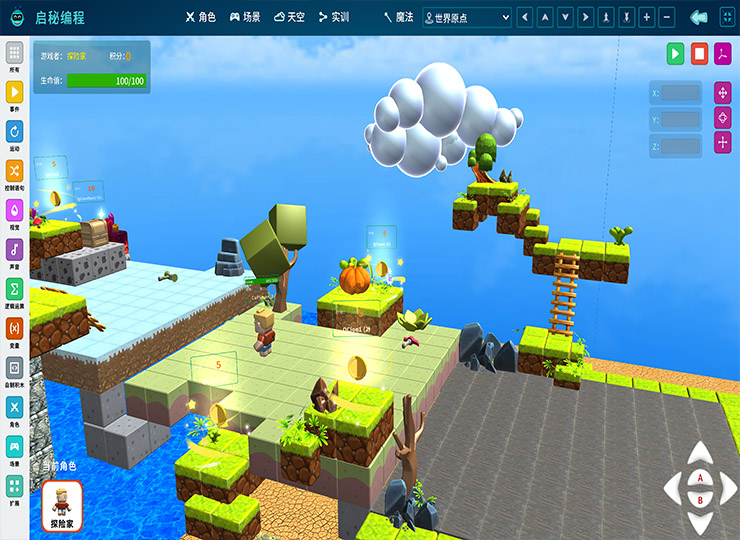
Task: Open the 角色 menu in top bar
Action: click(201, 17)
